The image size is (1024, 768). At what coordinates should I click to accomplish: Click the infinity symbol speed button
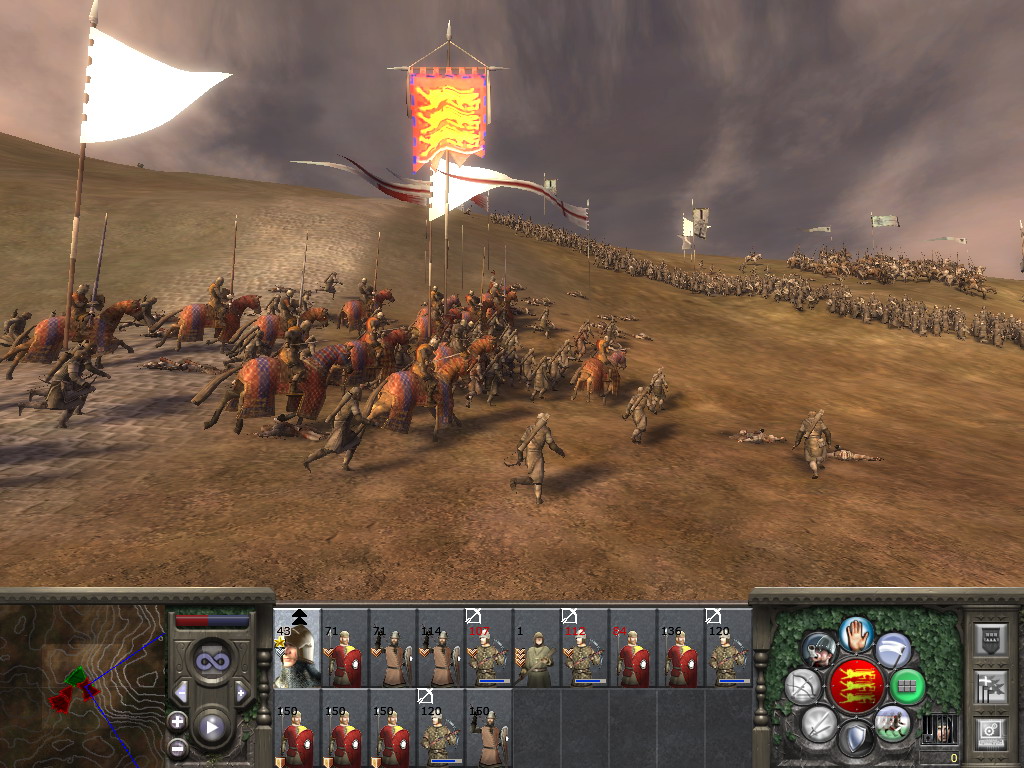(211, 661)
